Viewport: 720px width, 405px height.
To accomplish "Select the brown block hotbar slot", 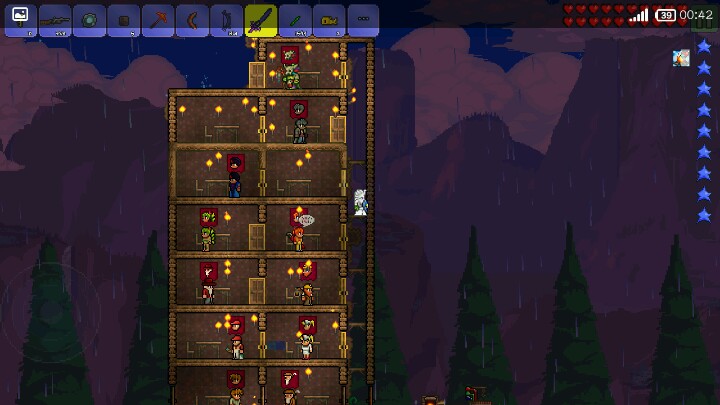I will coord(123,20).
